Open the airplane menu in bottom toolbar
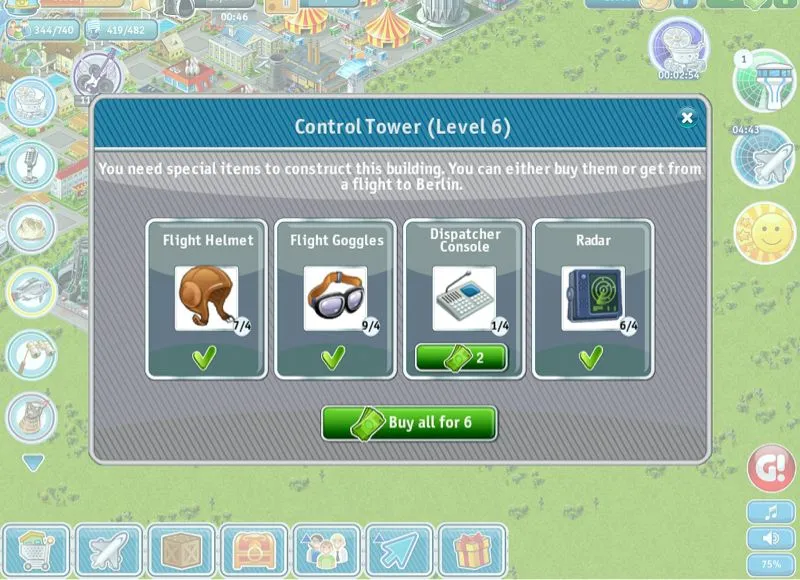This screenshot has width=800, height=580. point(109,551)
